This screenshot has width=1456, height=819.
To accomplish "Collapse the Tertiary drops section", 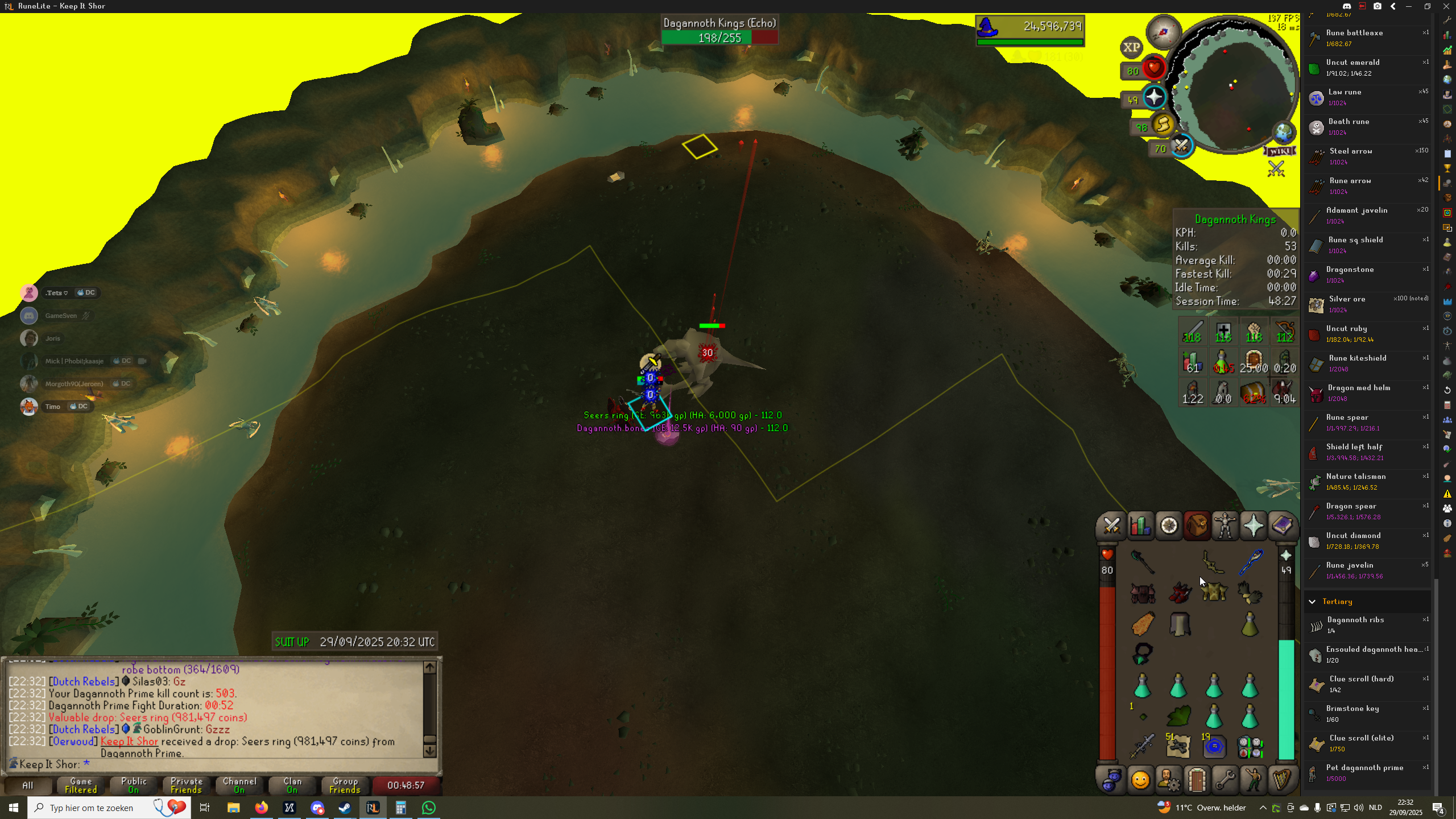I will (1312, 602).
